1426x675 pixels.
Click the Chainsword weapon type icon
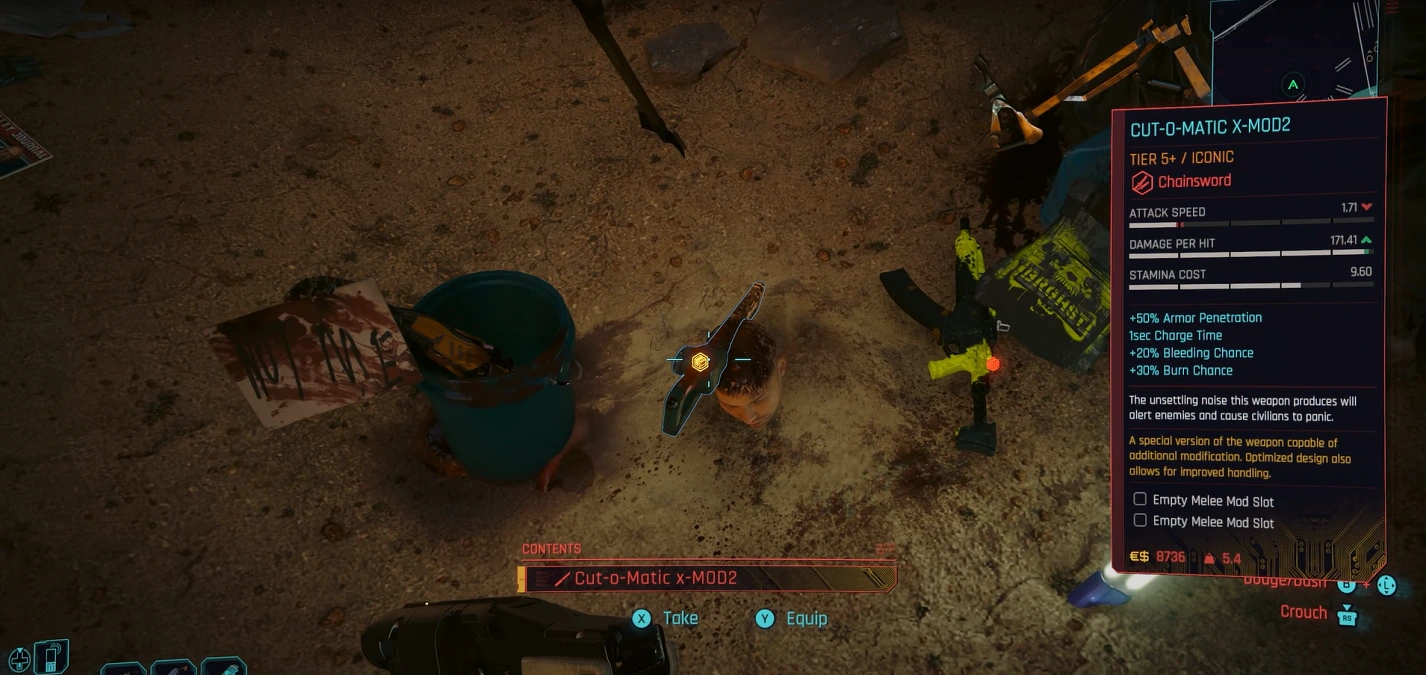[1142, 182]
